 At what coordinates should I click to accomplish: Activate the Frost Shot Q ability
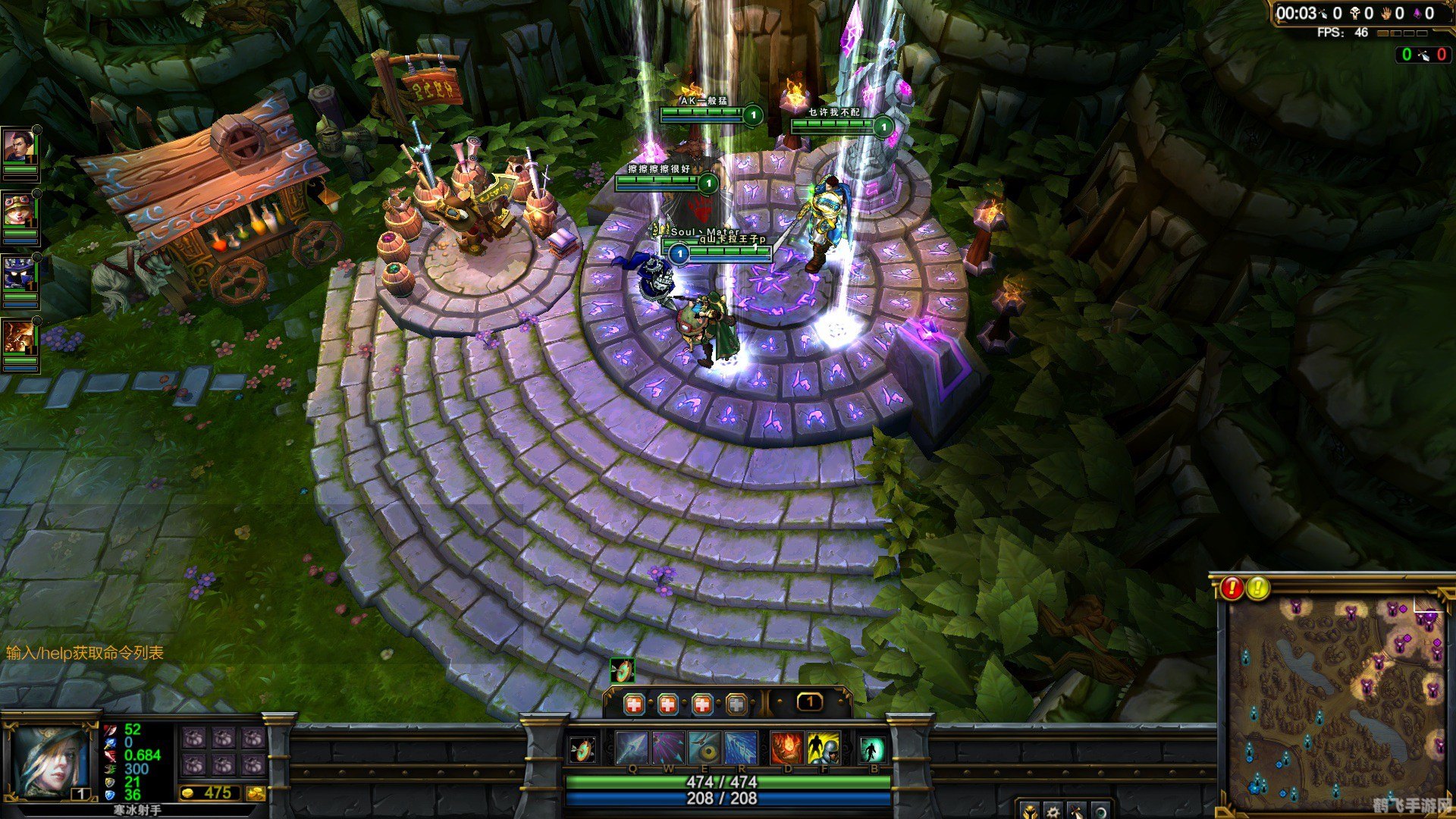(x=632, y=748)
